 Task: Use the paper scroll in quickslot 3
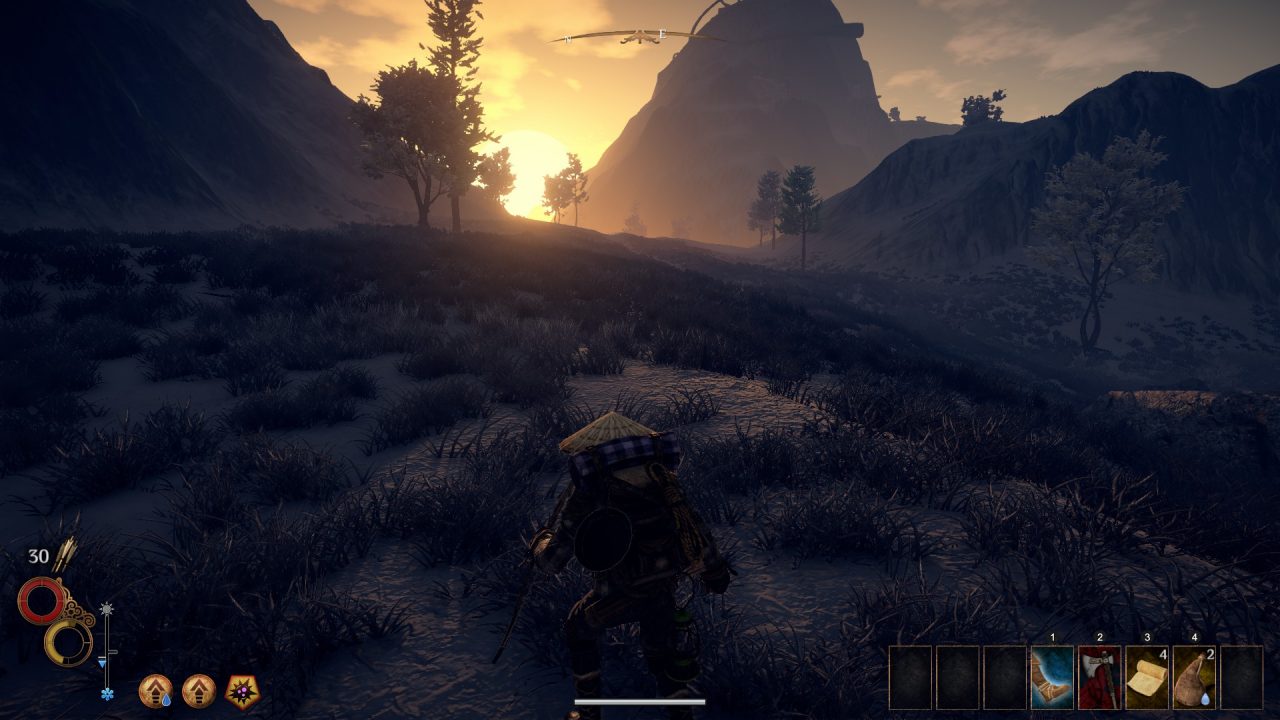pos(1146,678)
